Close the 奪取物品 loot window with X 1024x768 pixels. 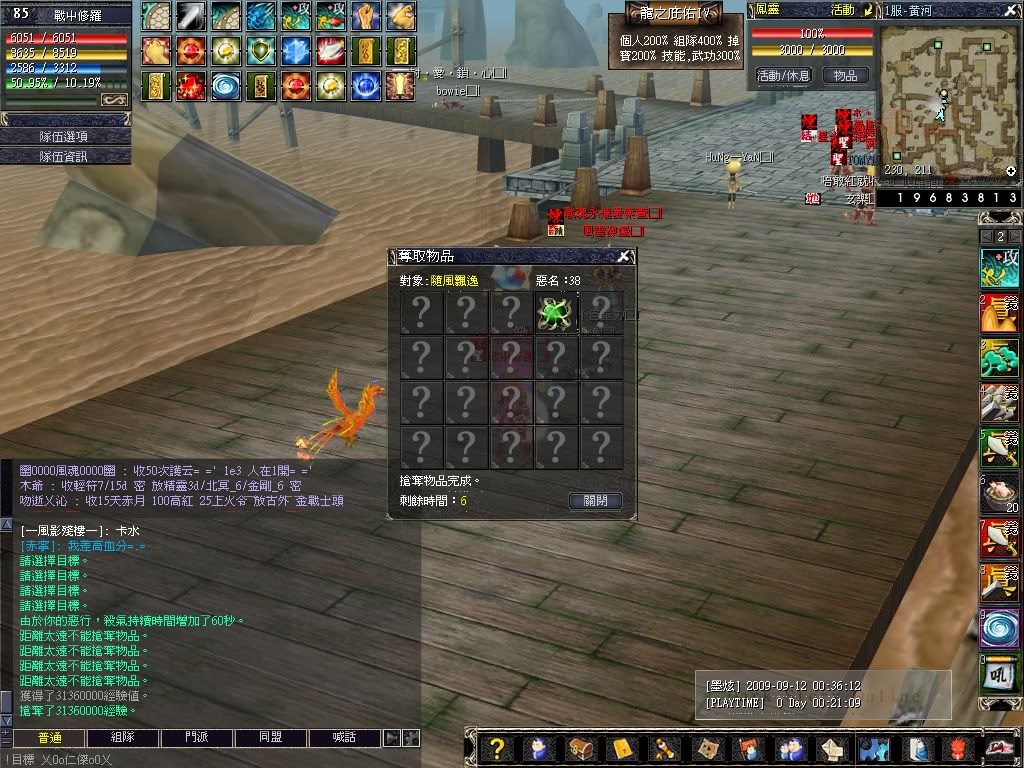(624, 257)
